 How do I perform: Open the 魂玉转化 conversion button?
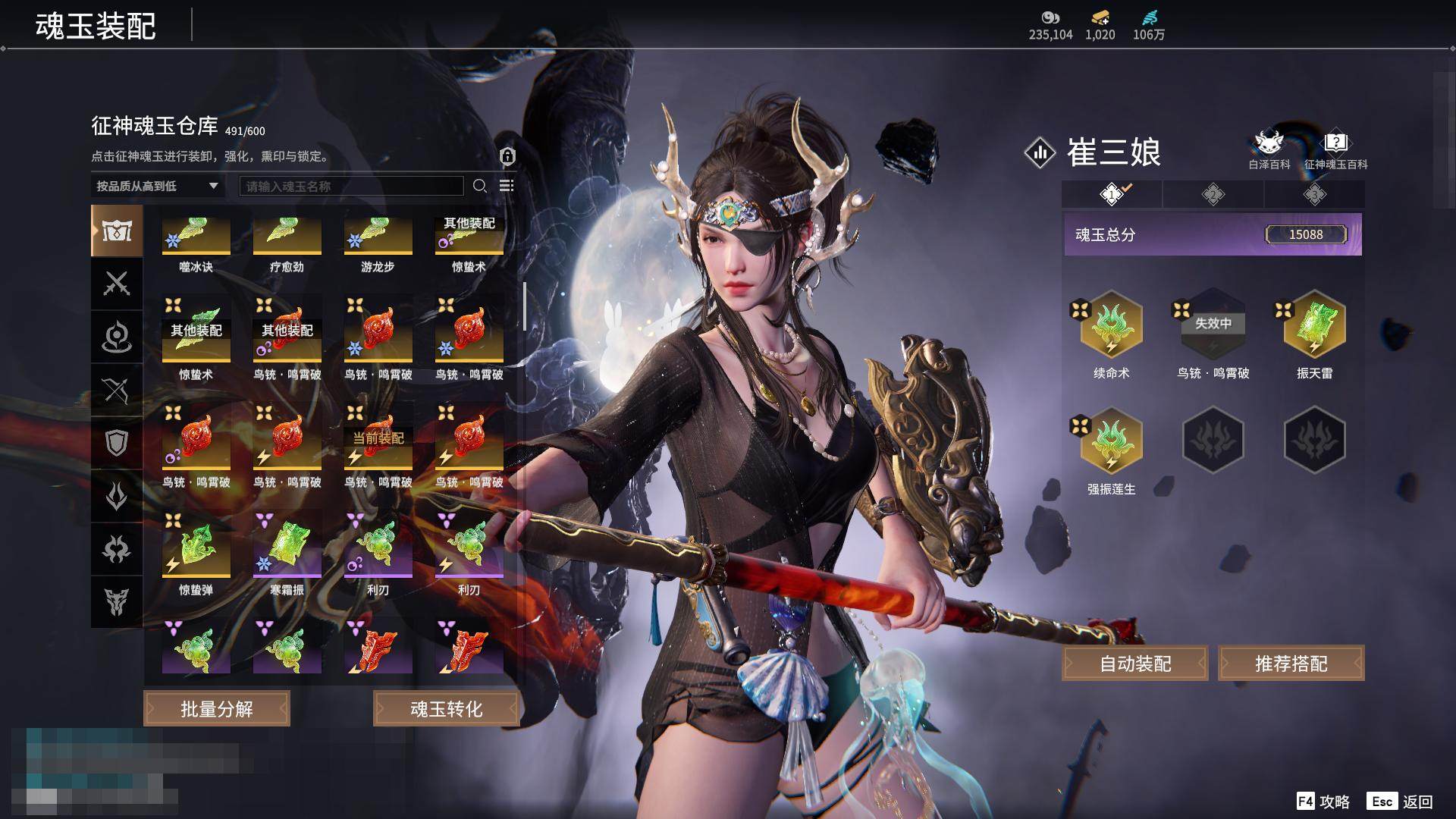click(446, 708)
